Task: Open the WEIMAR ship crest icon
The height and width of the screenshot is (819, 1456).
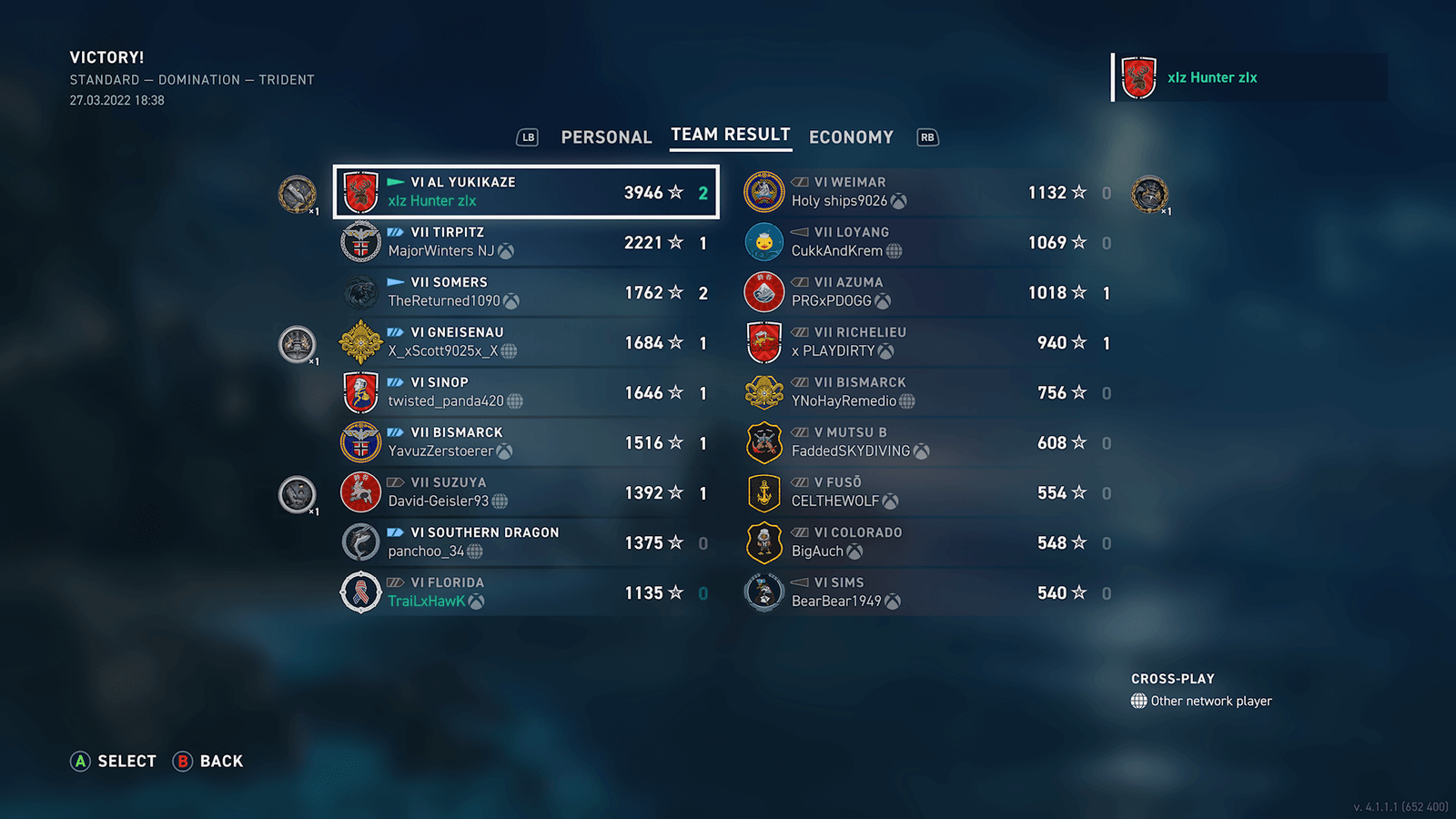Action: click(x=764, y=191)
